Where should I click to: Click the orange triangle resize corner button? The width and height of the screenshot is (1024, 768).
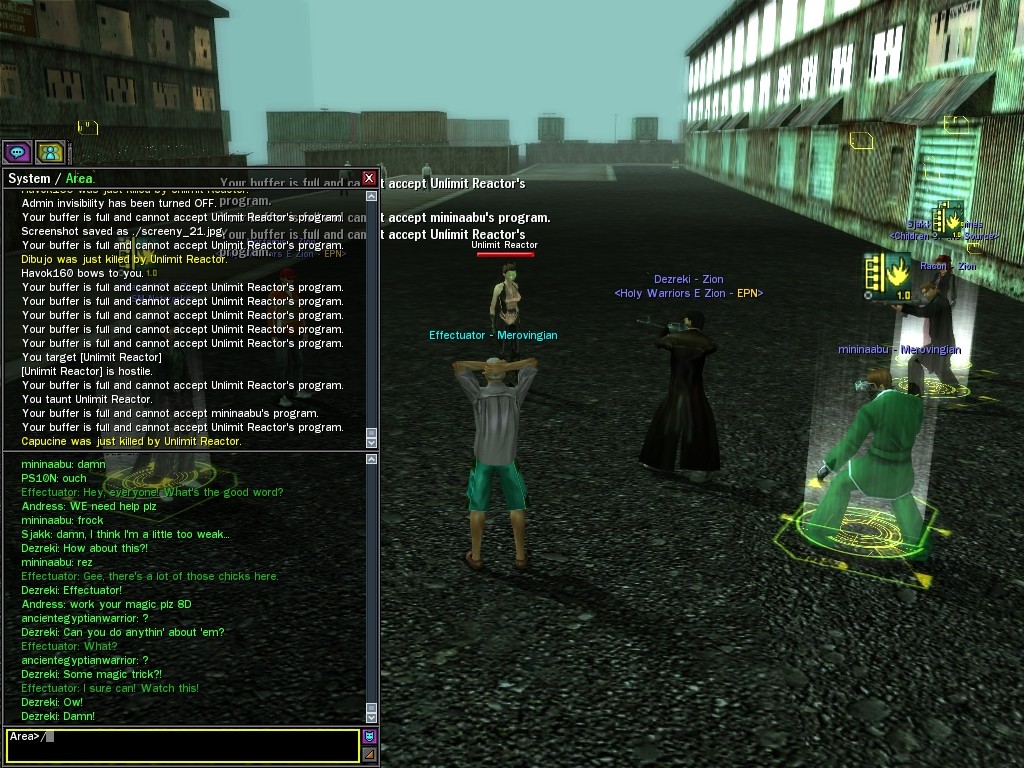point(369,754)
